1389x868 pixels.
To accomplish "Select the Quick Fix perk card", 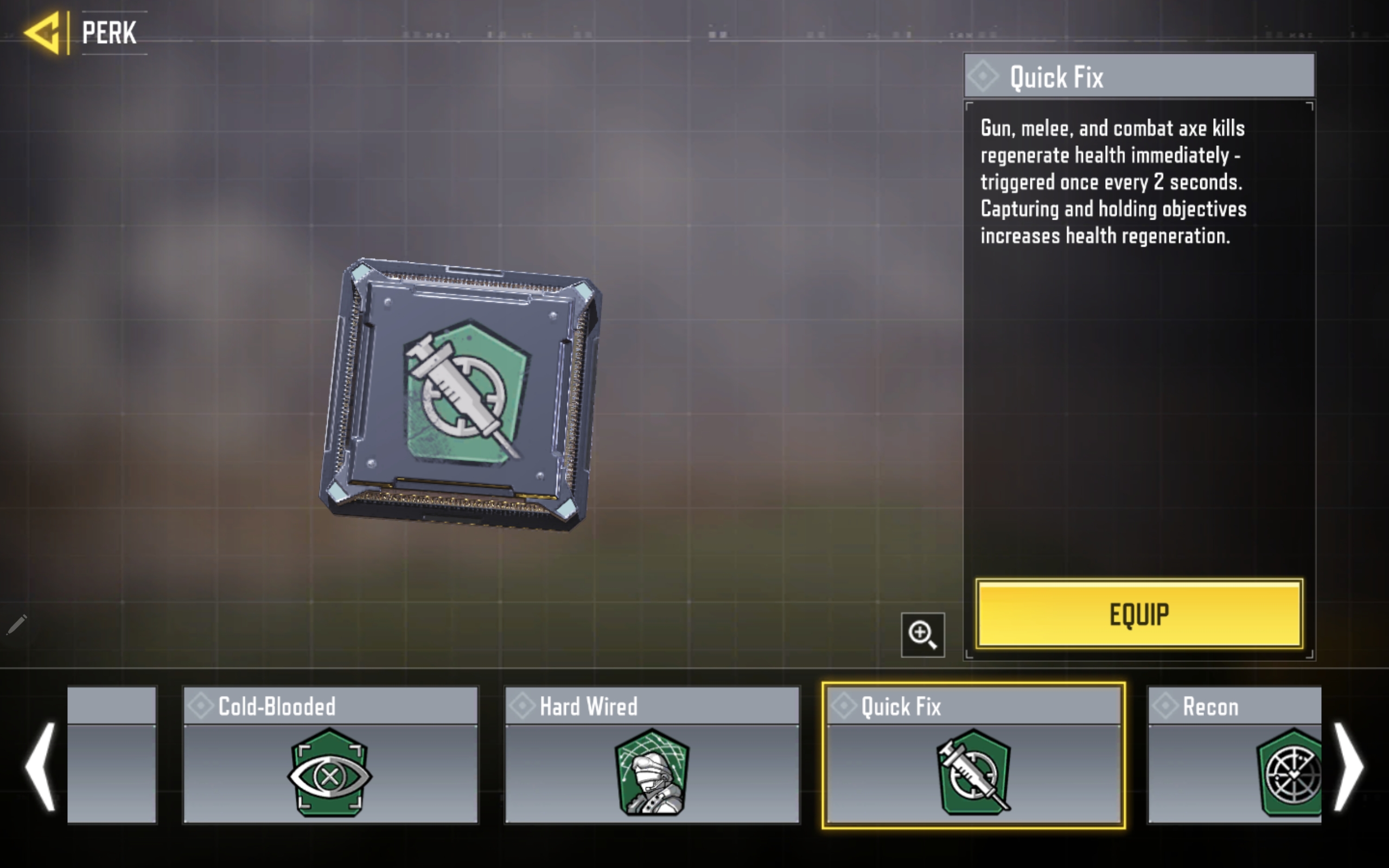I will click(x=973, y=755).
